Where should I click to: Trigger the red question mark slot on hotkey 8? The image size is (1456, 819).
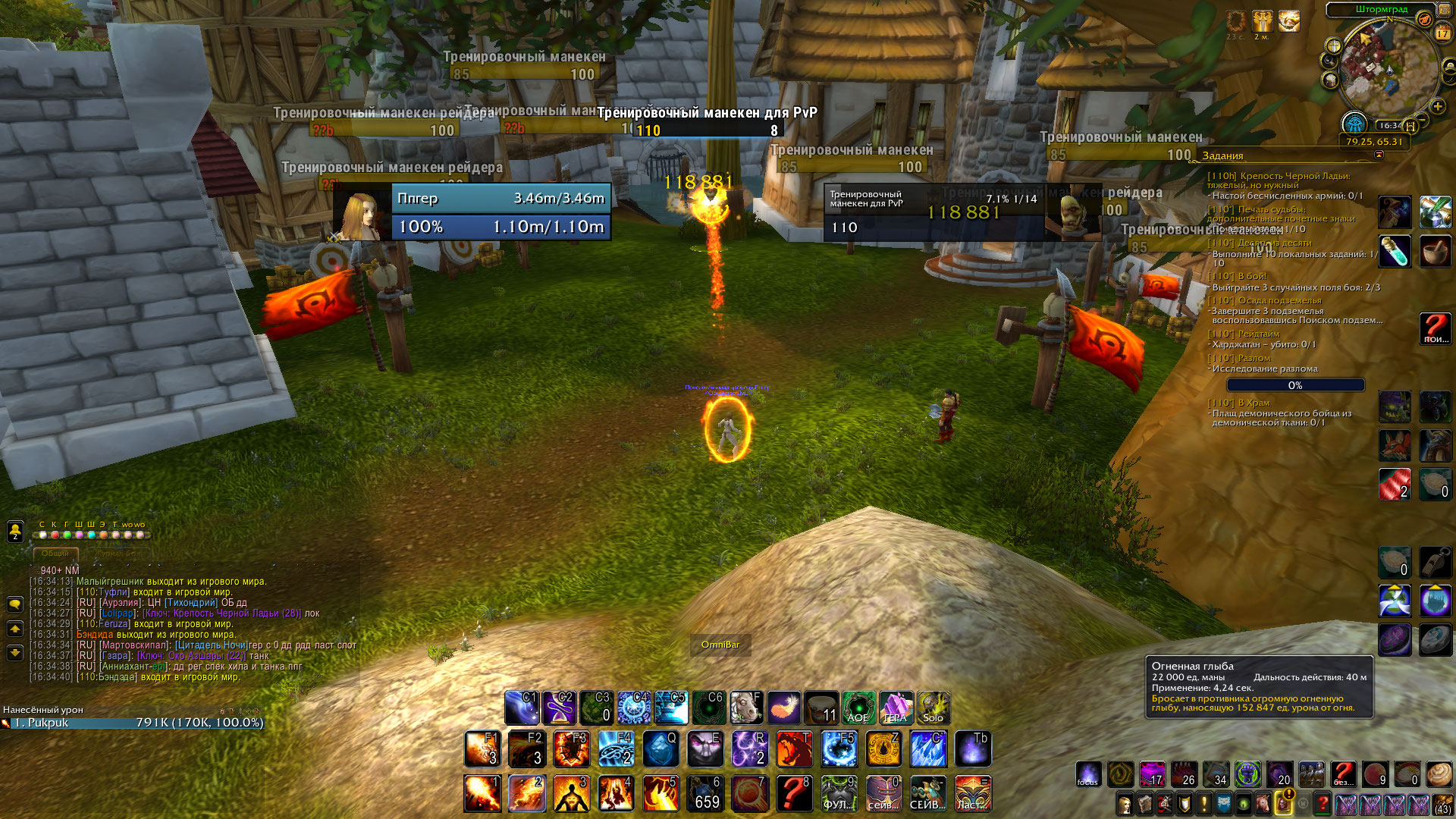[x=794, y=793]
